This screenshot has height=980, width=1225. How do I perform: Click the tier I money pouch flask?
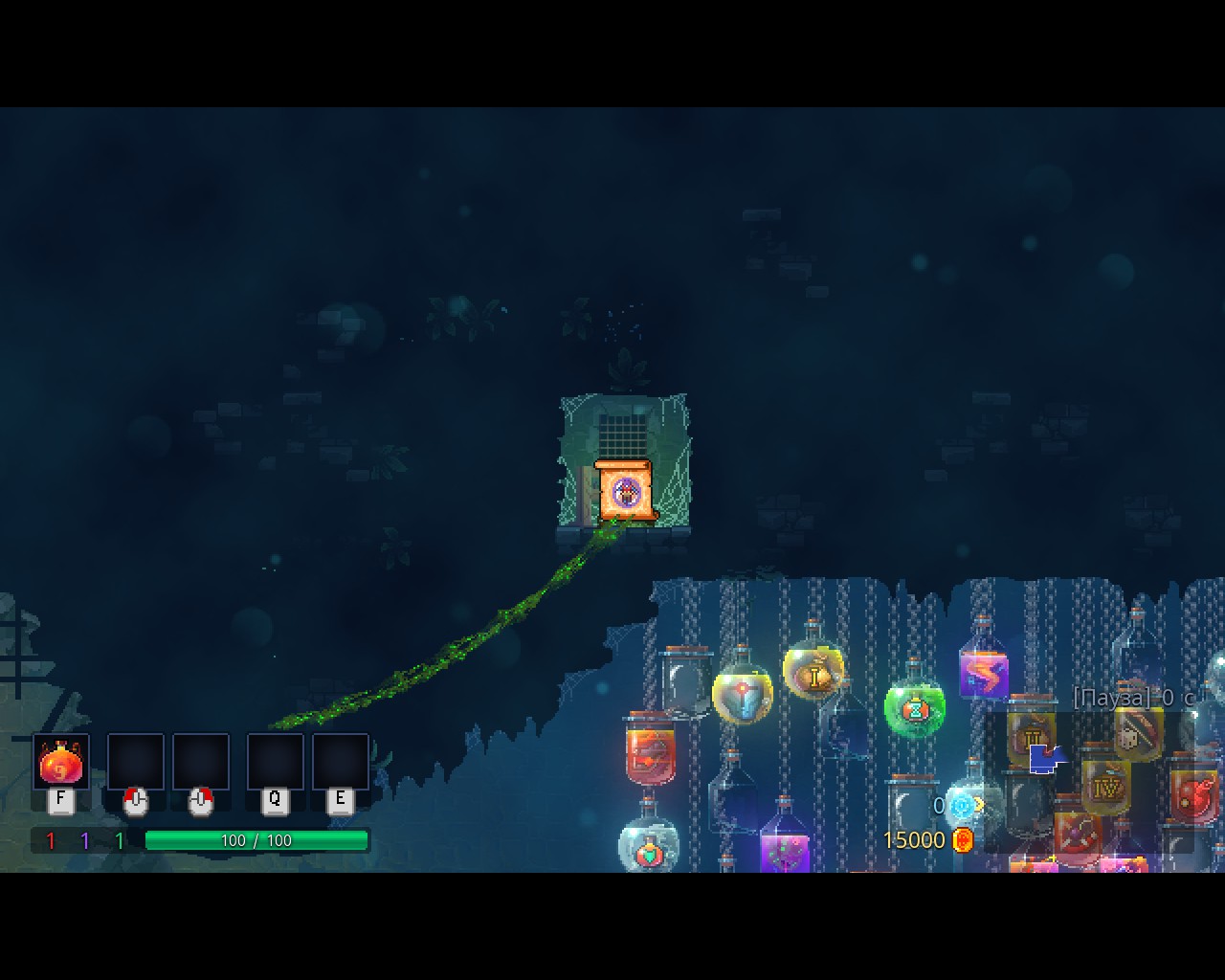click(x=813, y=675)
